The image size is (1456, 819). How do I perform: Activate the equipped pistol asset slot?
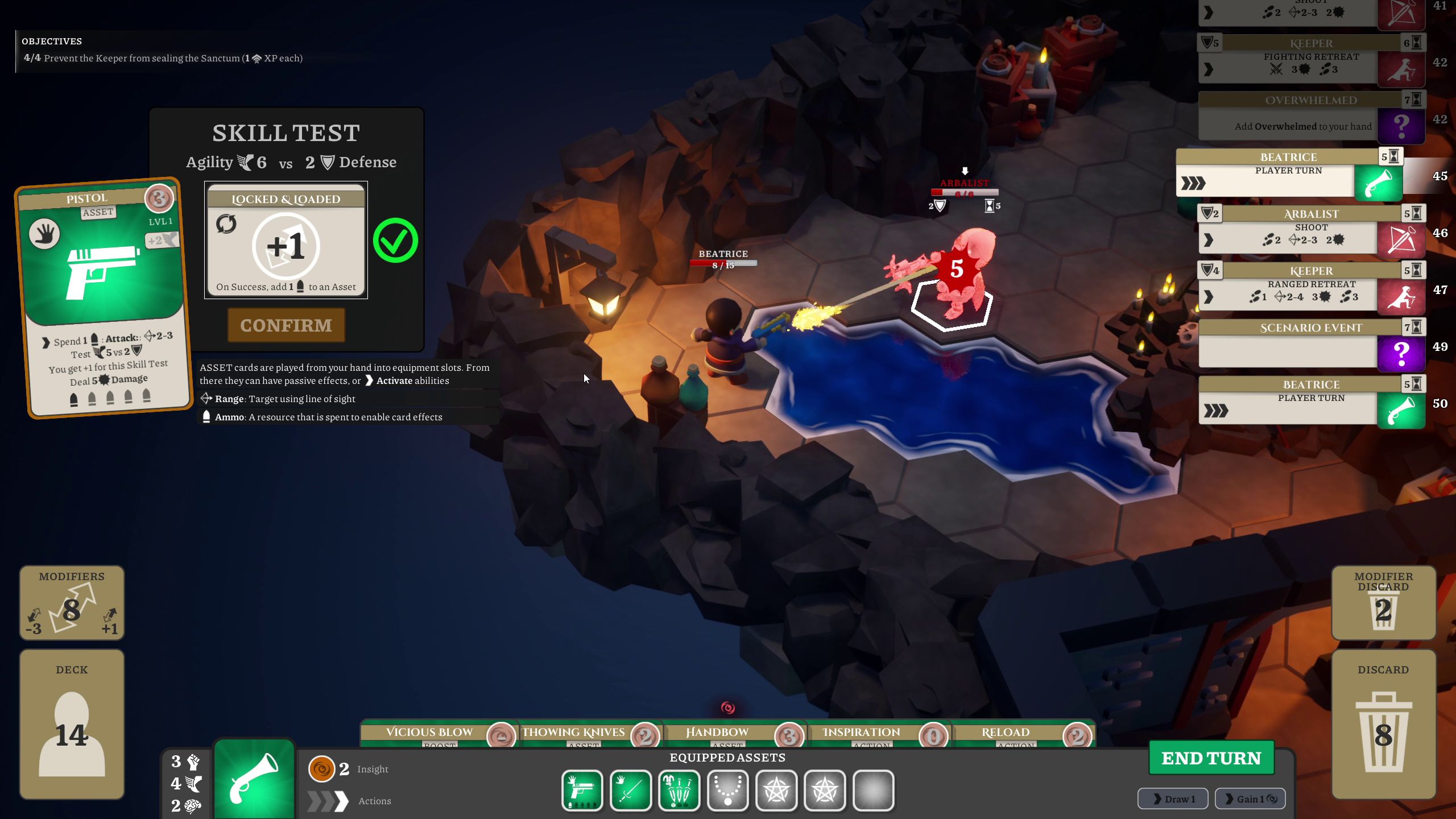click(x=582, y=790)
